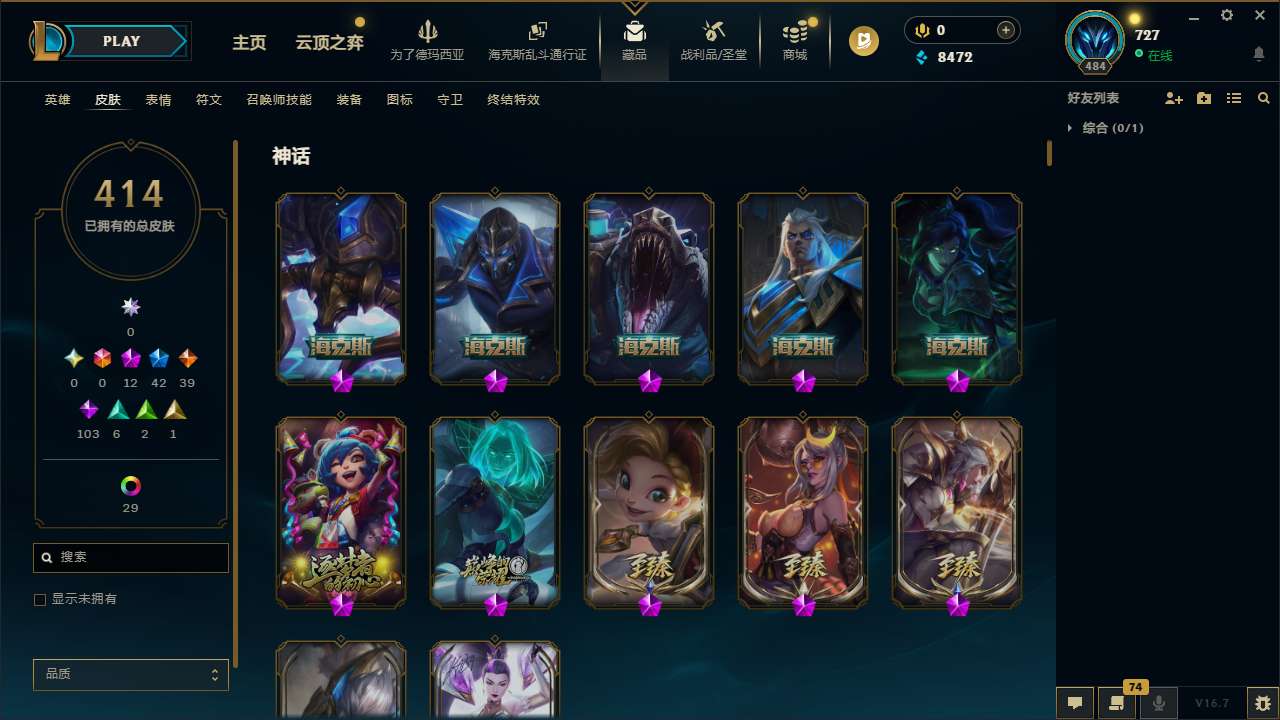Screen dimensions: 1280x720
Task: Open the friends list search icon
Action: (1264, 98)
